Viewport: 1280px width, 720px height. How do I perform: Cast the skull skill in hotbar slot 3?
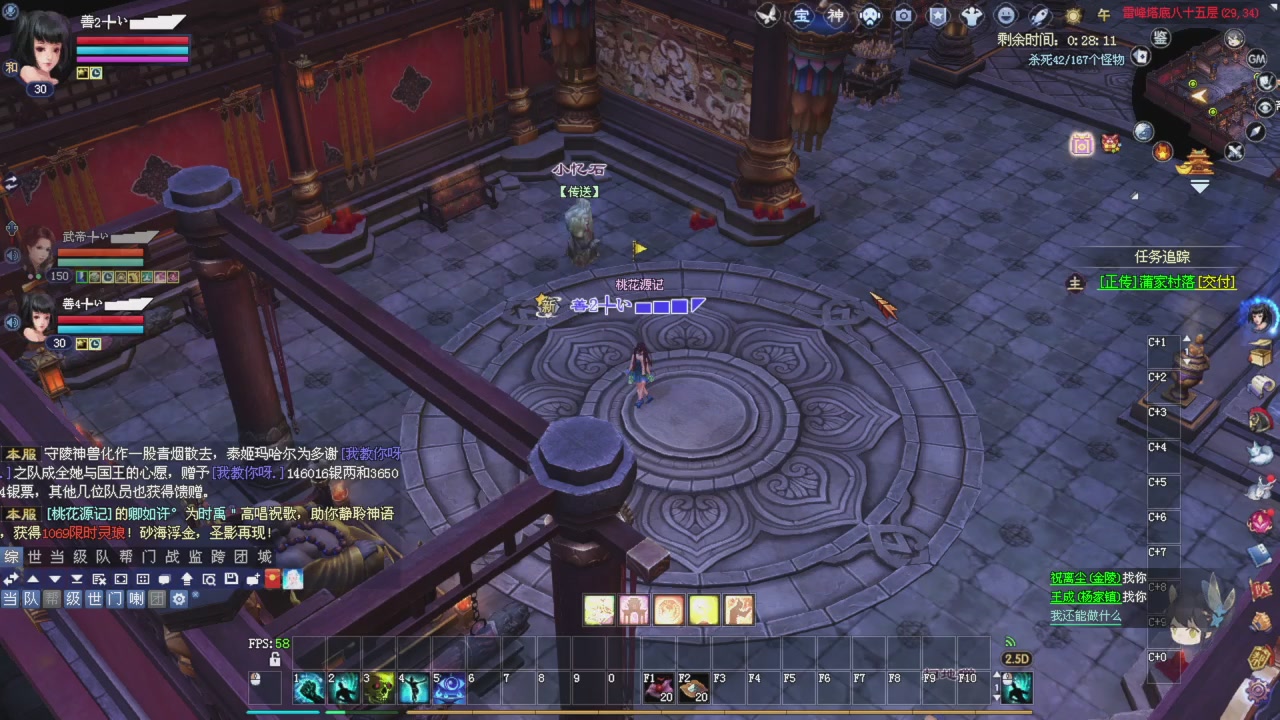[x=379, y=687]
